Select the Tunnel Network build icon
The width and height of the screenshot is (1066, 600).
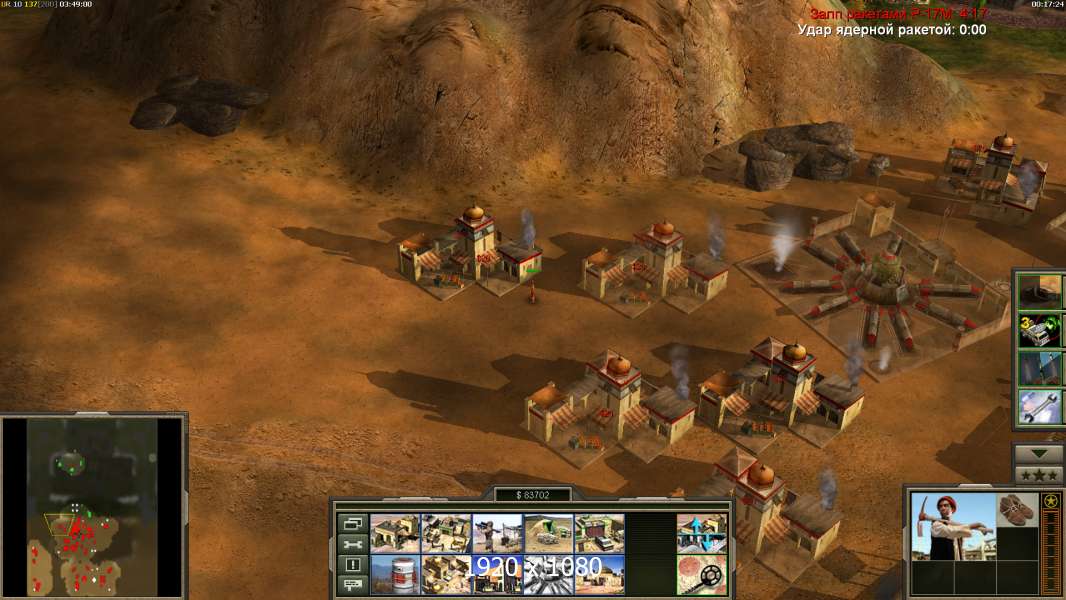pyautogui.click(x=548, y=533)
